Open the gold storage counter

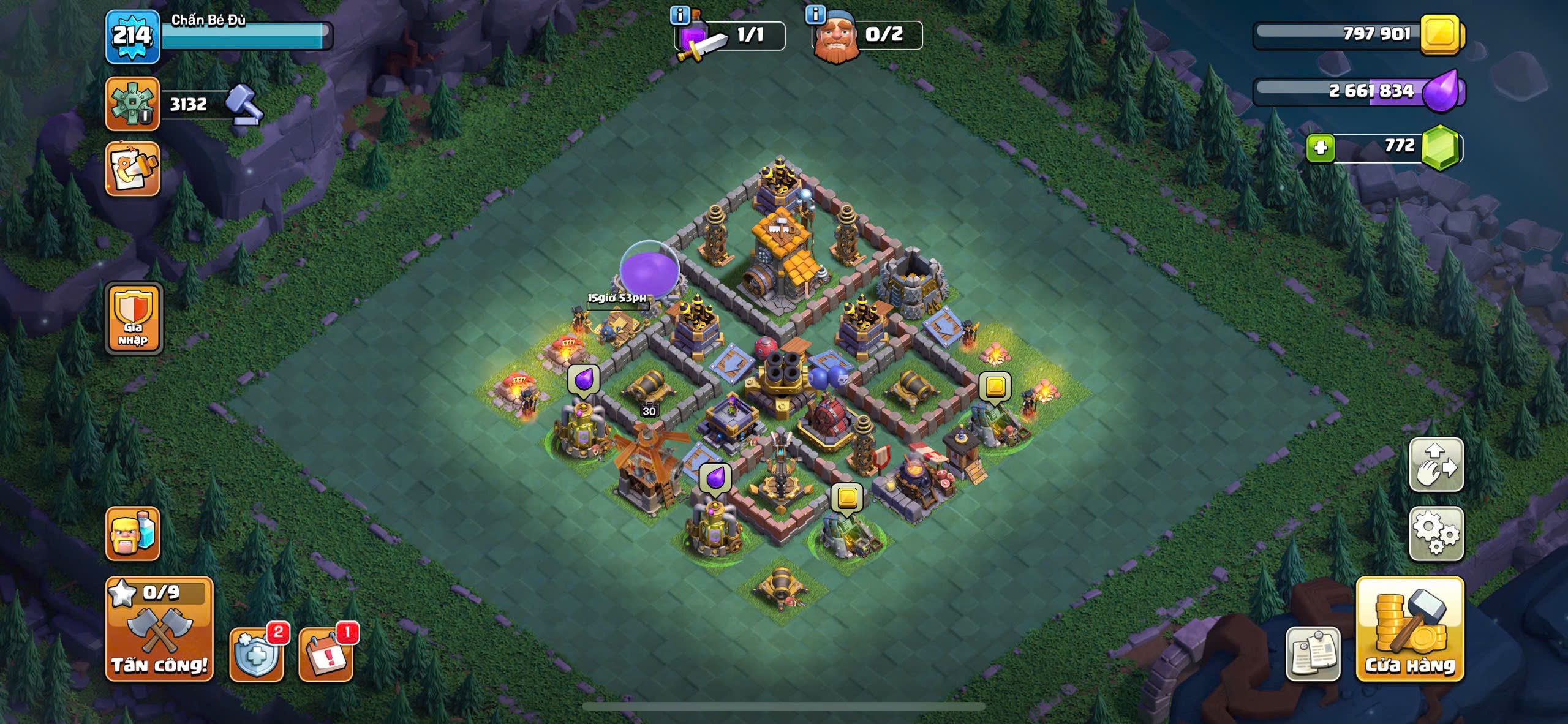pos(1359,34)
